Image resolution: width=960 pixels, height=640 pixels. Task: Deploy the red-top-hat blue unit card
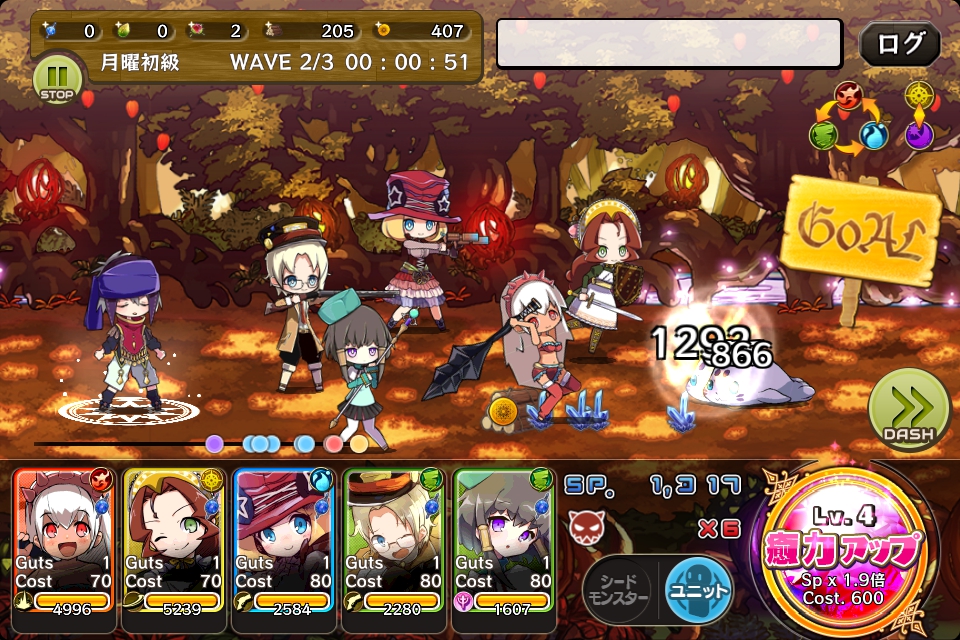[283, 540]
